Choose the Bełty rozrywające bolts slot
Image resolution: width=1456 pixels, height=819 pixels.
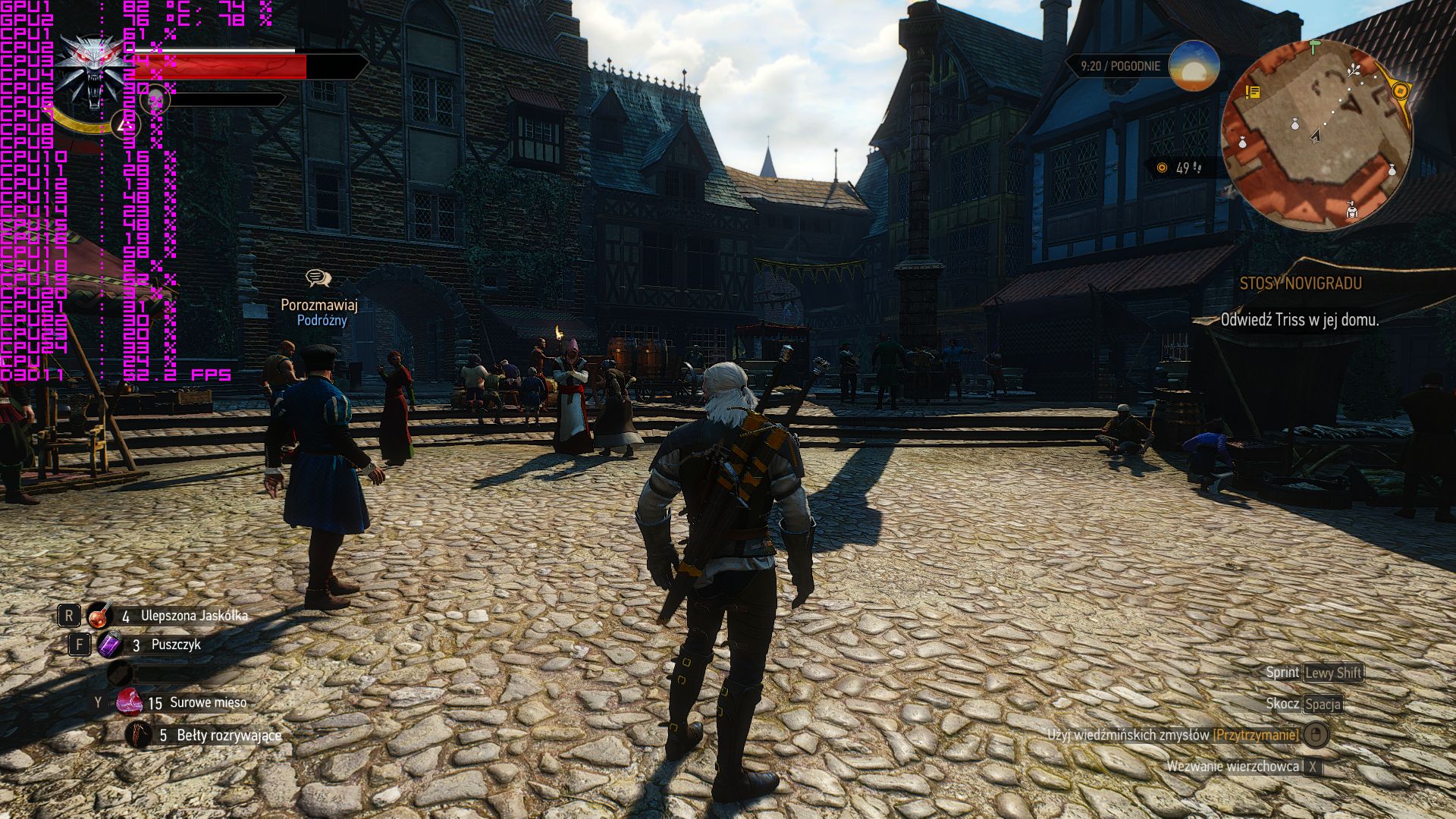point(139,735)
